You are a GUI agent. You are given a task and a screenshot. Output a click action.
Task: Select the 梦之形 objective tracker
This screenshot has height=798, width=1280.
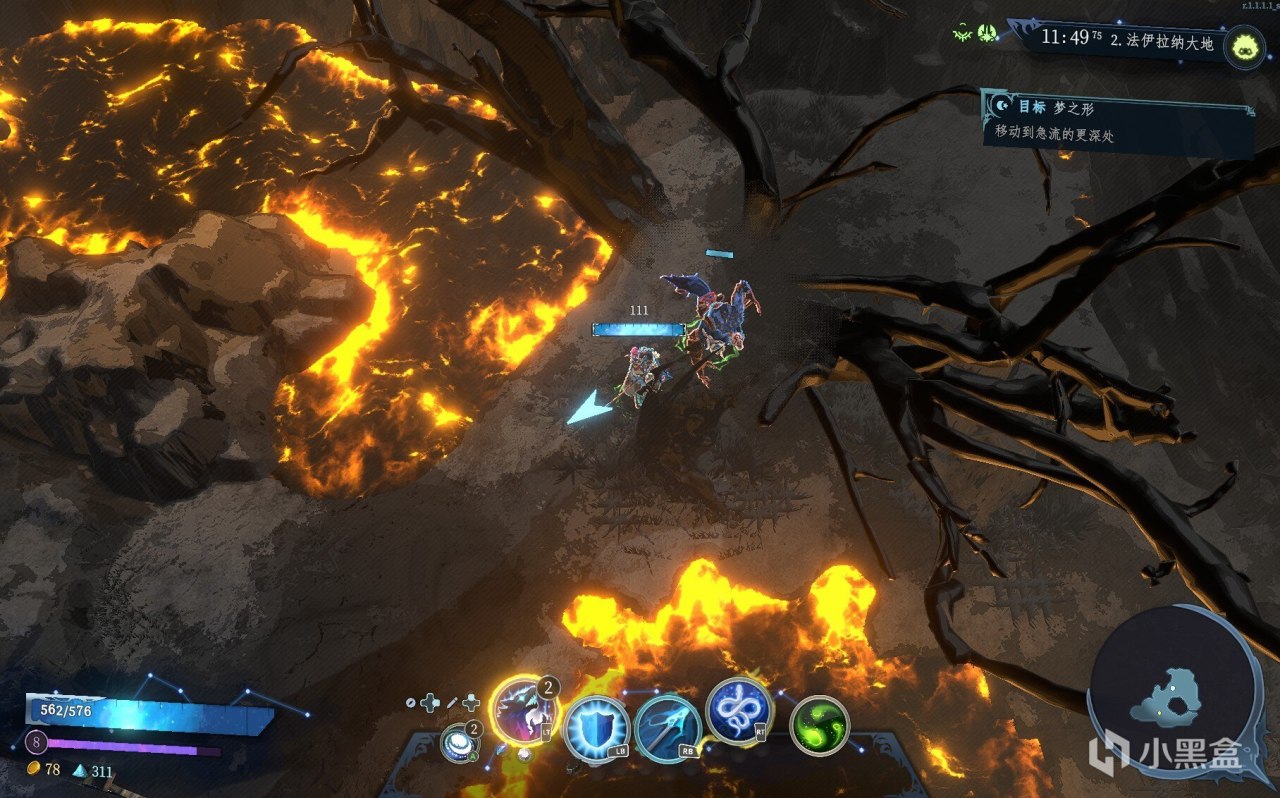click(1116, 122)
